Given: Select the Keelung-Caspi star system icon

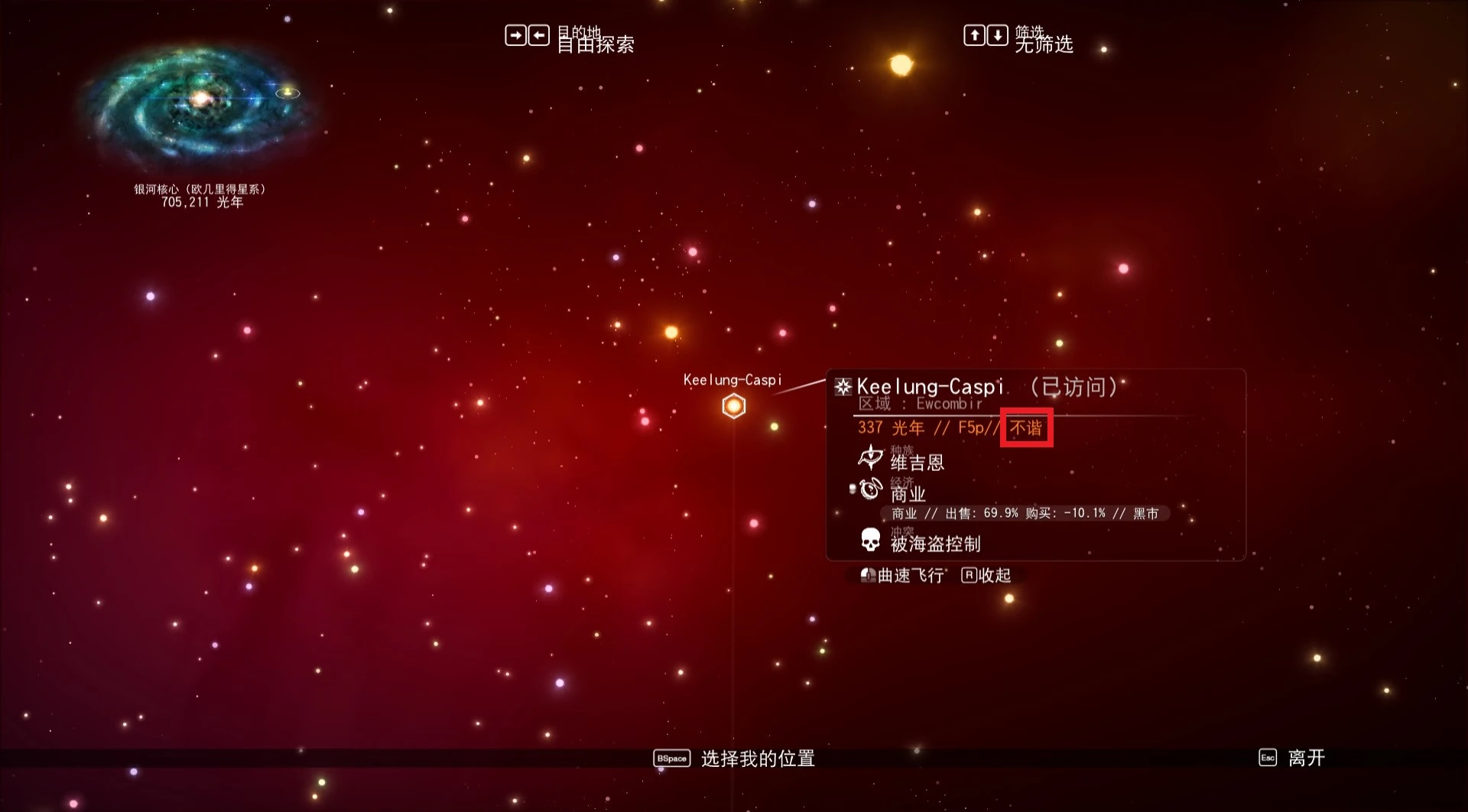Looking at the screenshot, I should (x=733, y=405).
